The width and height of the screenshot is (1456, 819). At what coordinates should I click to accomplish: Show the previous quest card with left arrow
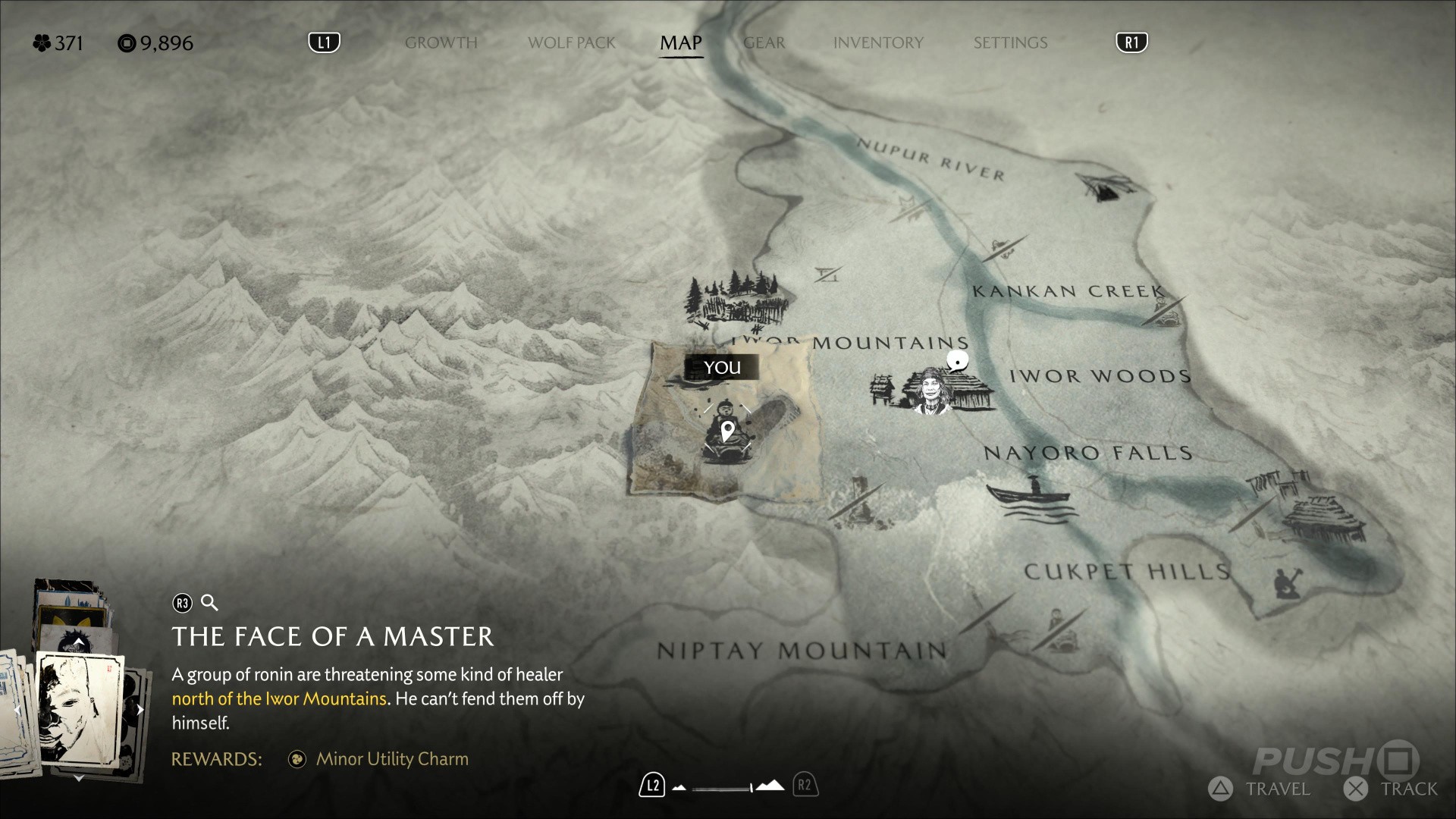click(17, 710)
